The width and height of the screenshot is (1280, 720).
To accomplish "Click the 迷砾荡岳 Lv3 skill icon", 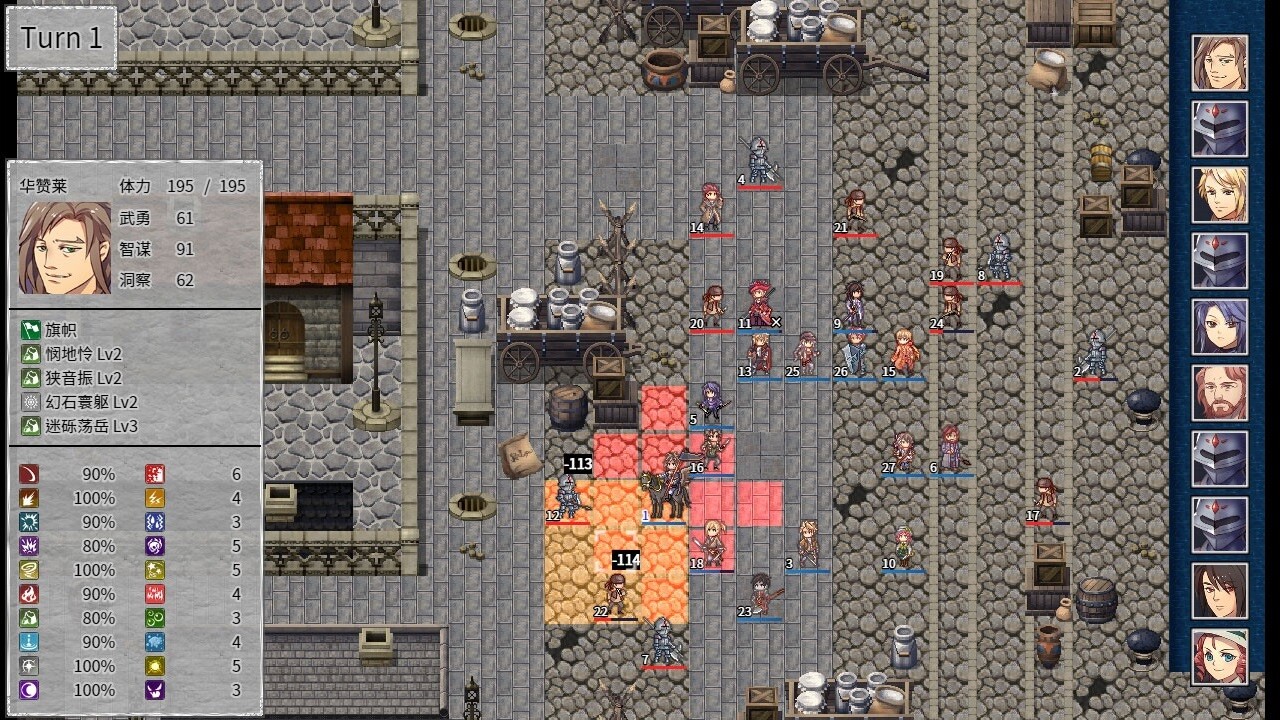I will pos(31,426).
